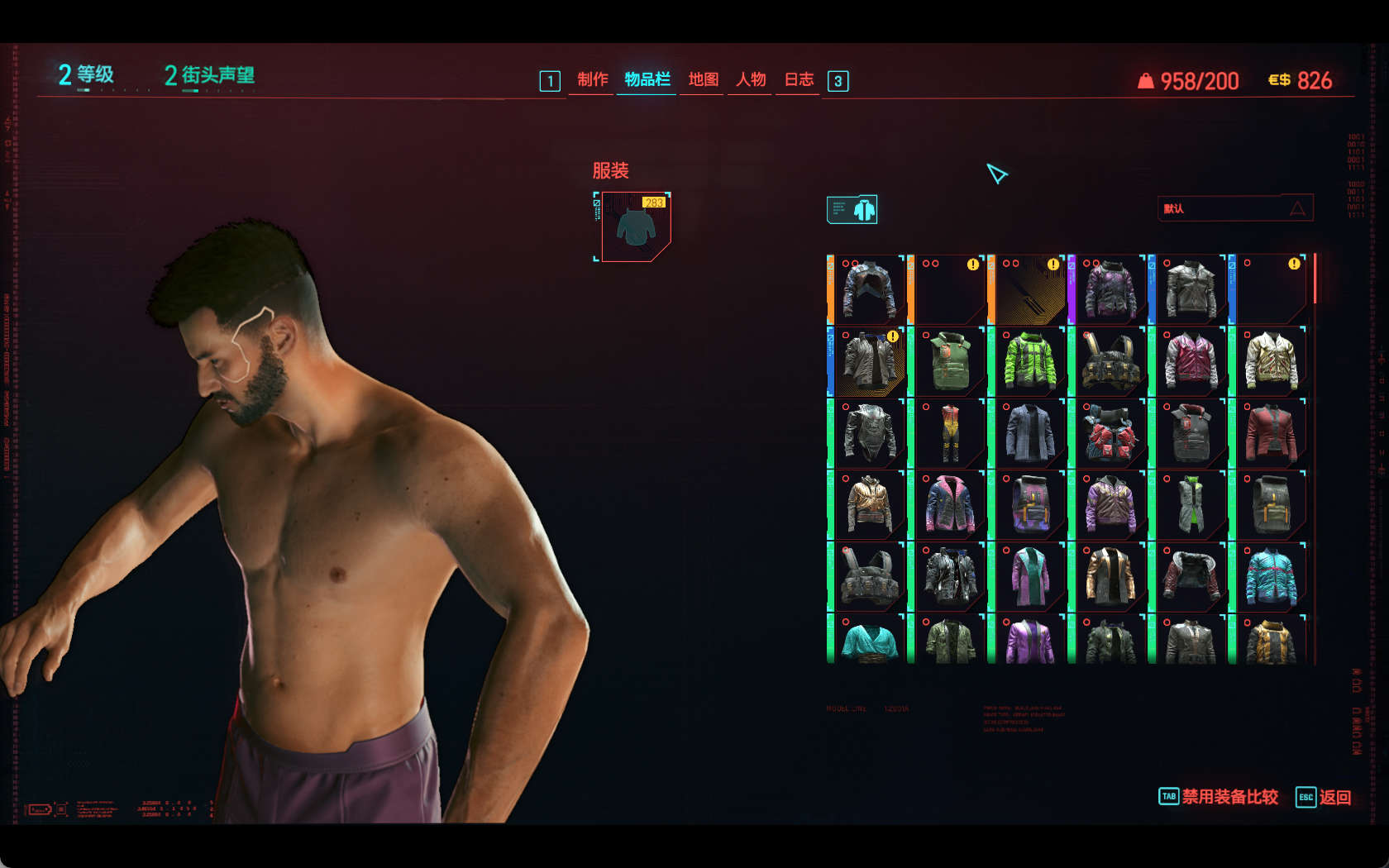Pick the blue plaid blazer
Viewport: 1389px width, 868px height.
(x=1029, y=434)
